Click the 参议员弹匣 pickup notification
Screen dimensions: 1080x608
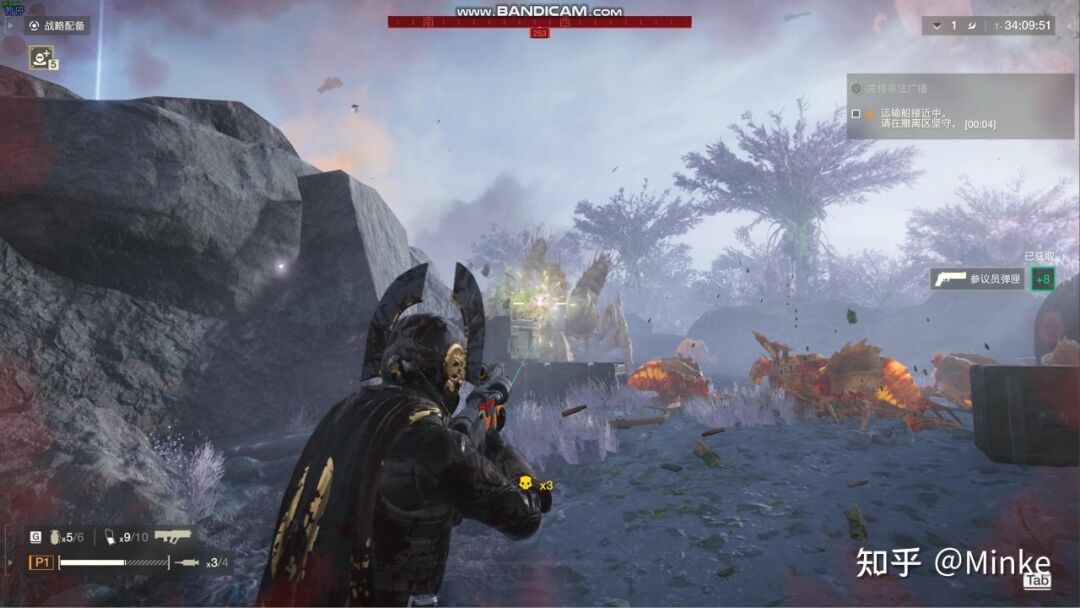(977, 279)
